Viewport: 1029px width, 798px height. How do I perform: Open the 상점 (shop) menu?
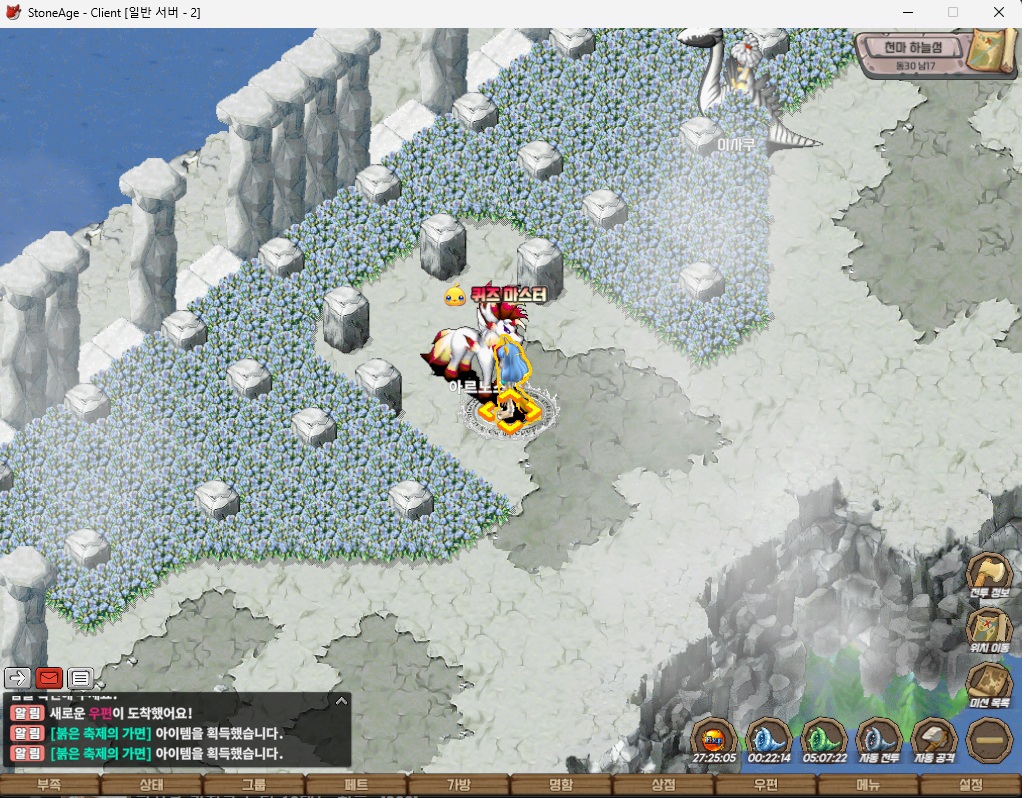point(663,785)
